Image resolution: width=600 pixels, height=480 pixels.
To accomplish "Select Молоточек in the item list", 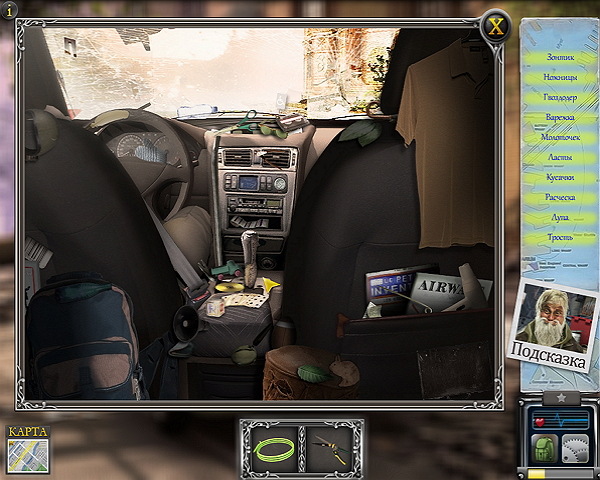I will click(560, 138).
